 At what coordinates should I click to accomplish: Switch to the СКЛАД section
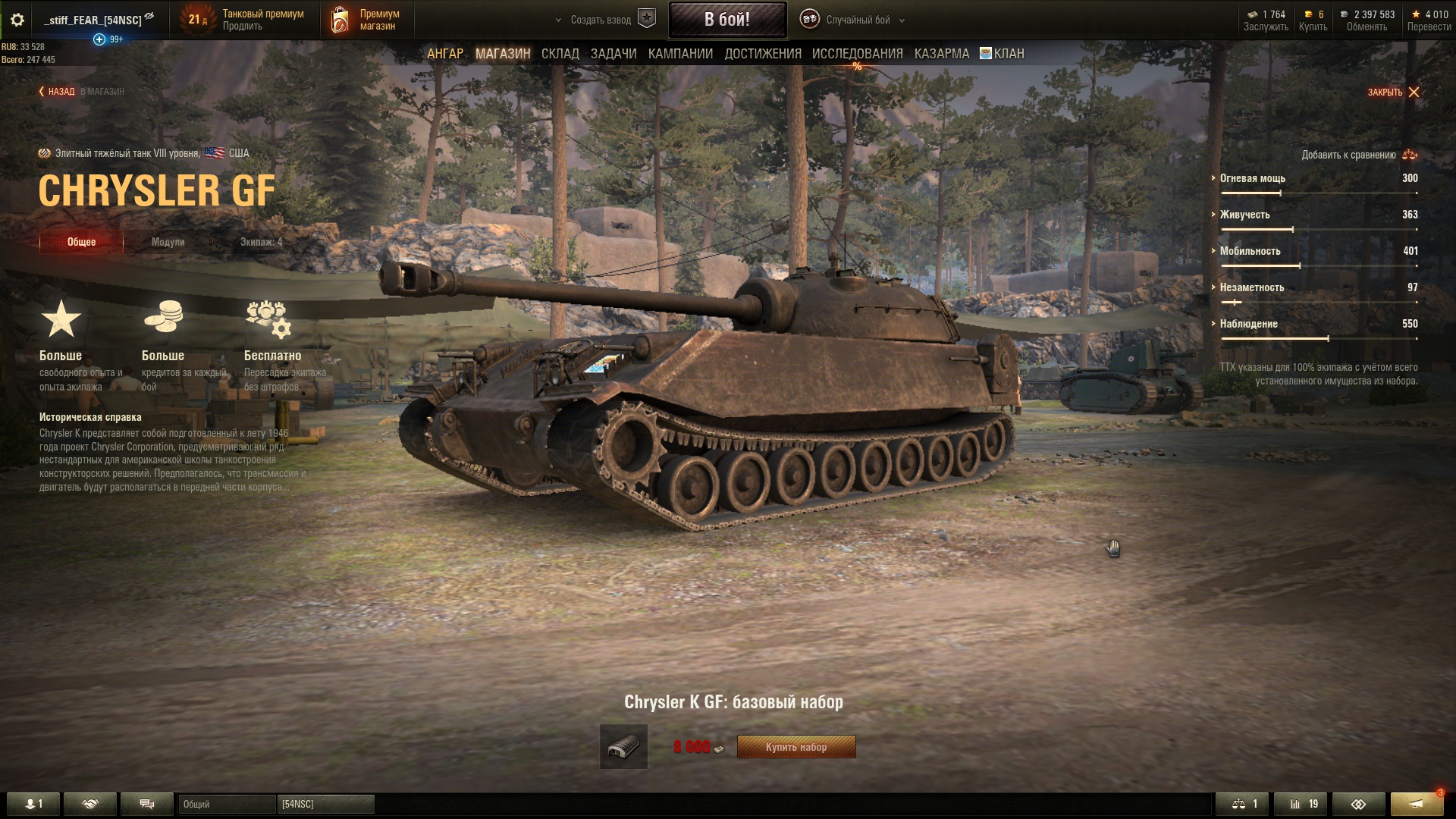point(560,54)
